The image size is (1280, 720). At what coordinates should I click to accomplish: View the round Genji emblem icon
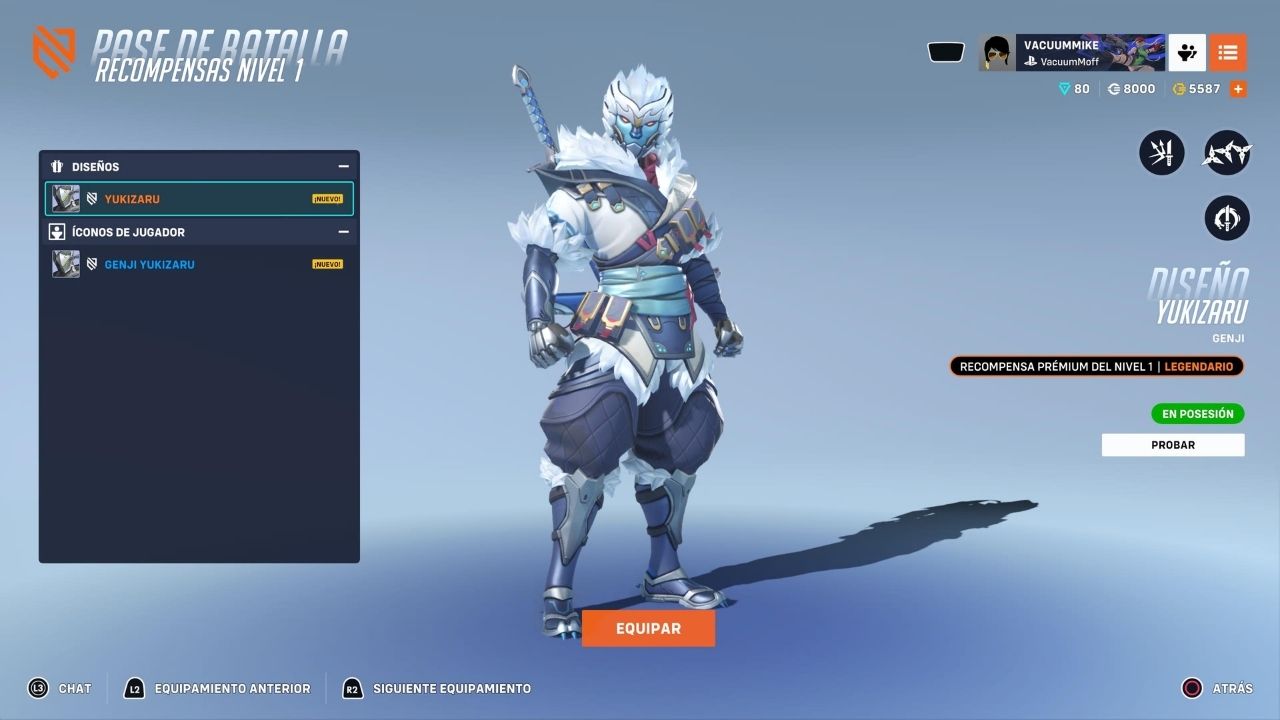1227,217
